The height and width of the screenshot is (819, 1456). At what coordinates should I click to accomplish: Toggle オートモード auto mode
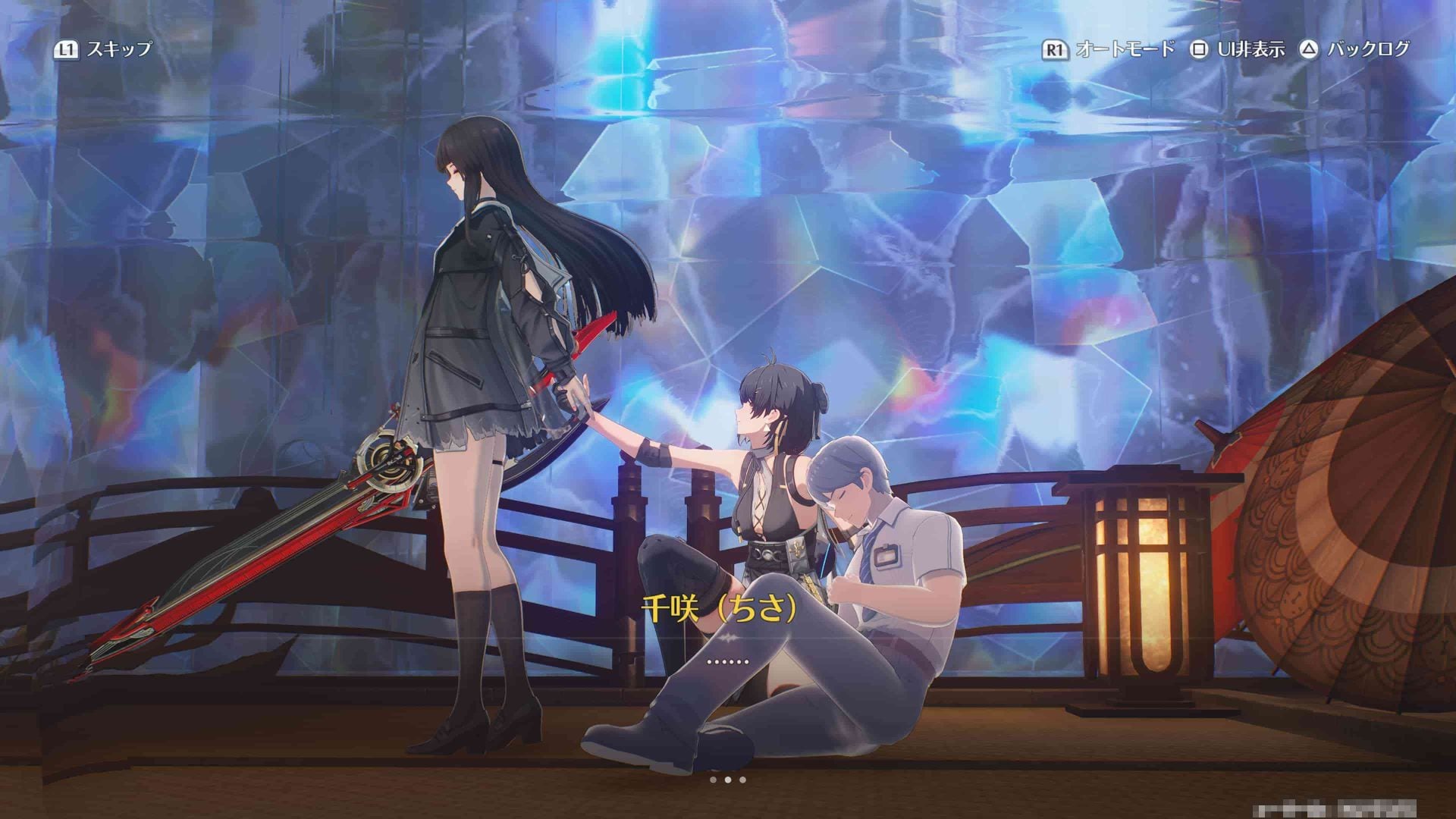tap(1109, 50)
